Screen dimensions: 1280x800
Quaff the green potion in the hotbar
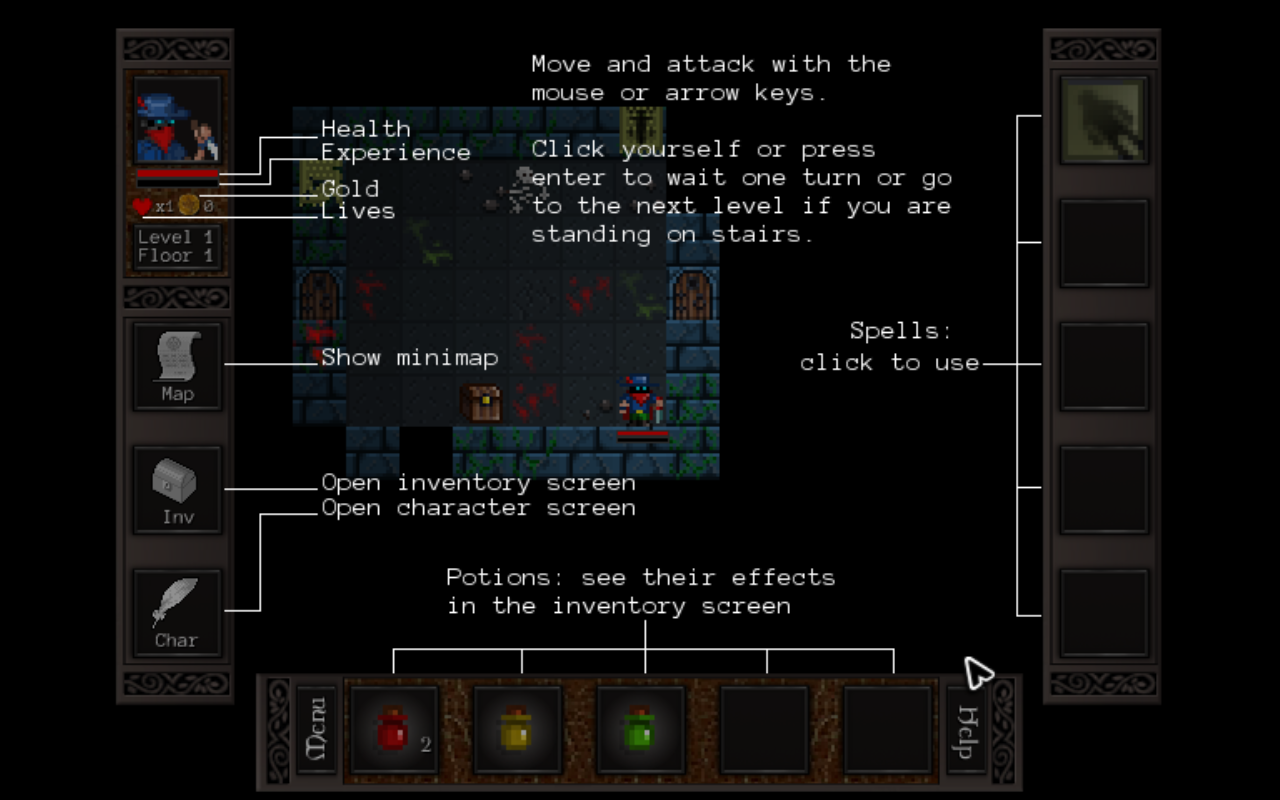tap(640, 728)
